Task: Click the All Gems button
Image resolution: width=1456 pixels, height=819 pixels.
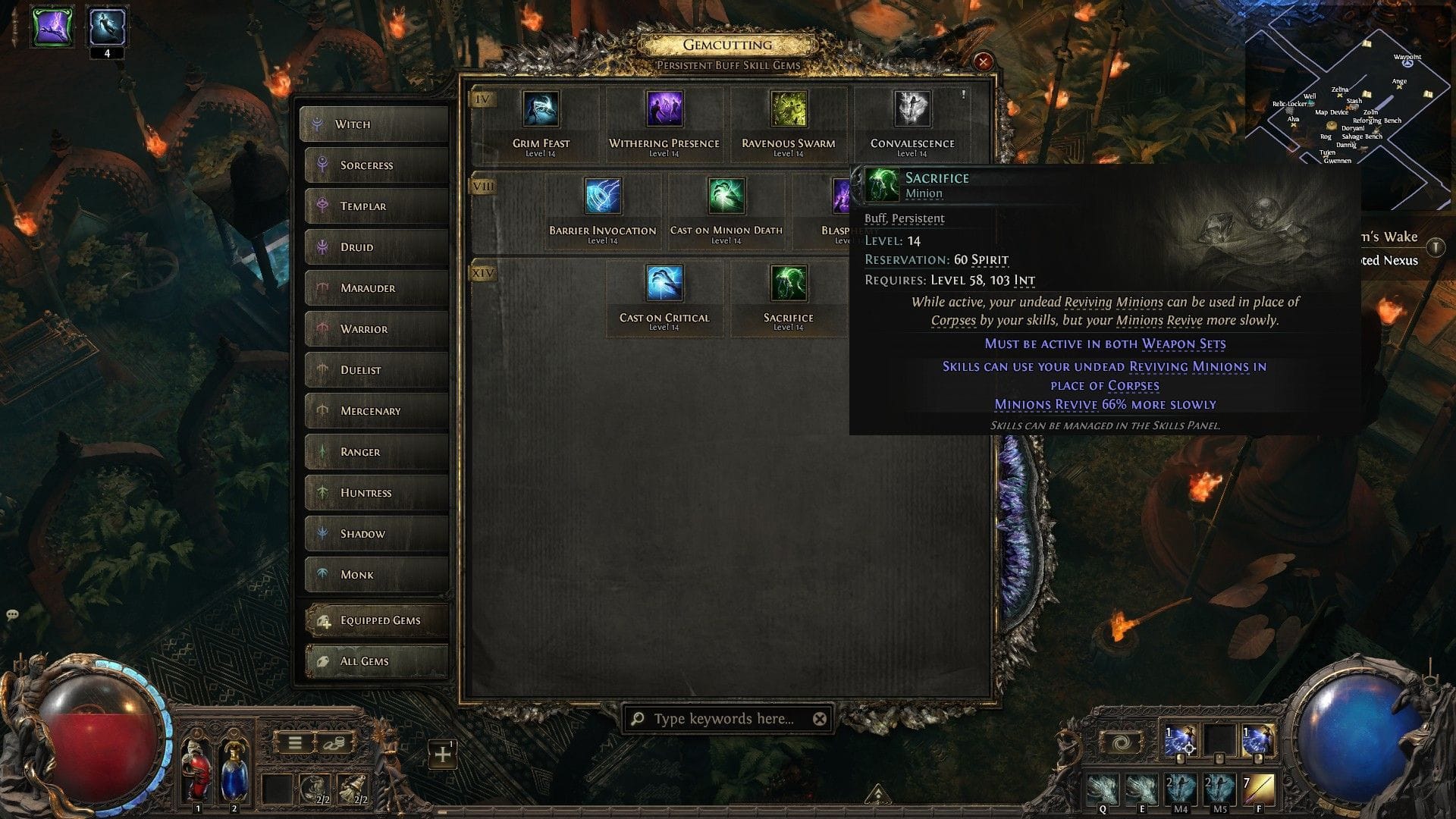Action: pyautogui.click(x=375, y=661)
